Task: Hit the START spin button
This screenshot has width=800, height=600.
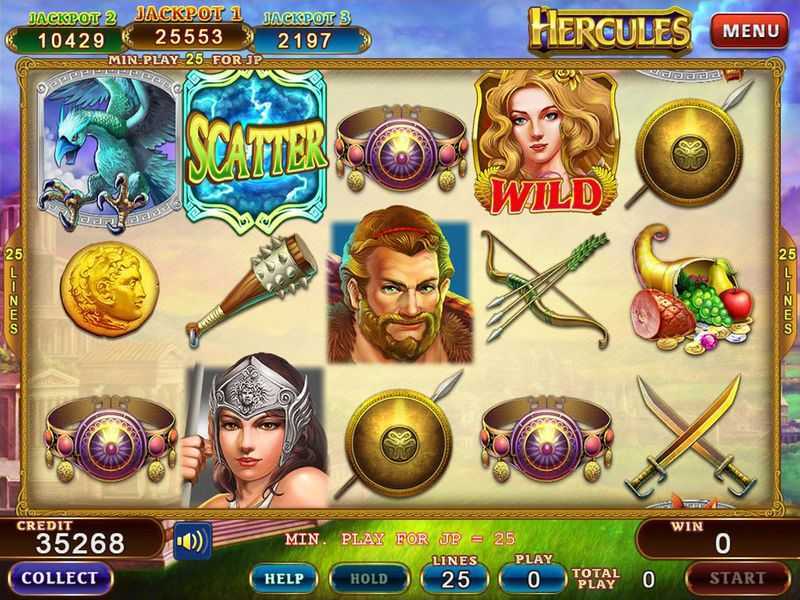Action: [x=738, y=578]
